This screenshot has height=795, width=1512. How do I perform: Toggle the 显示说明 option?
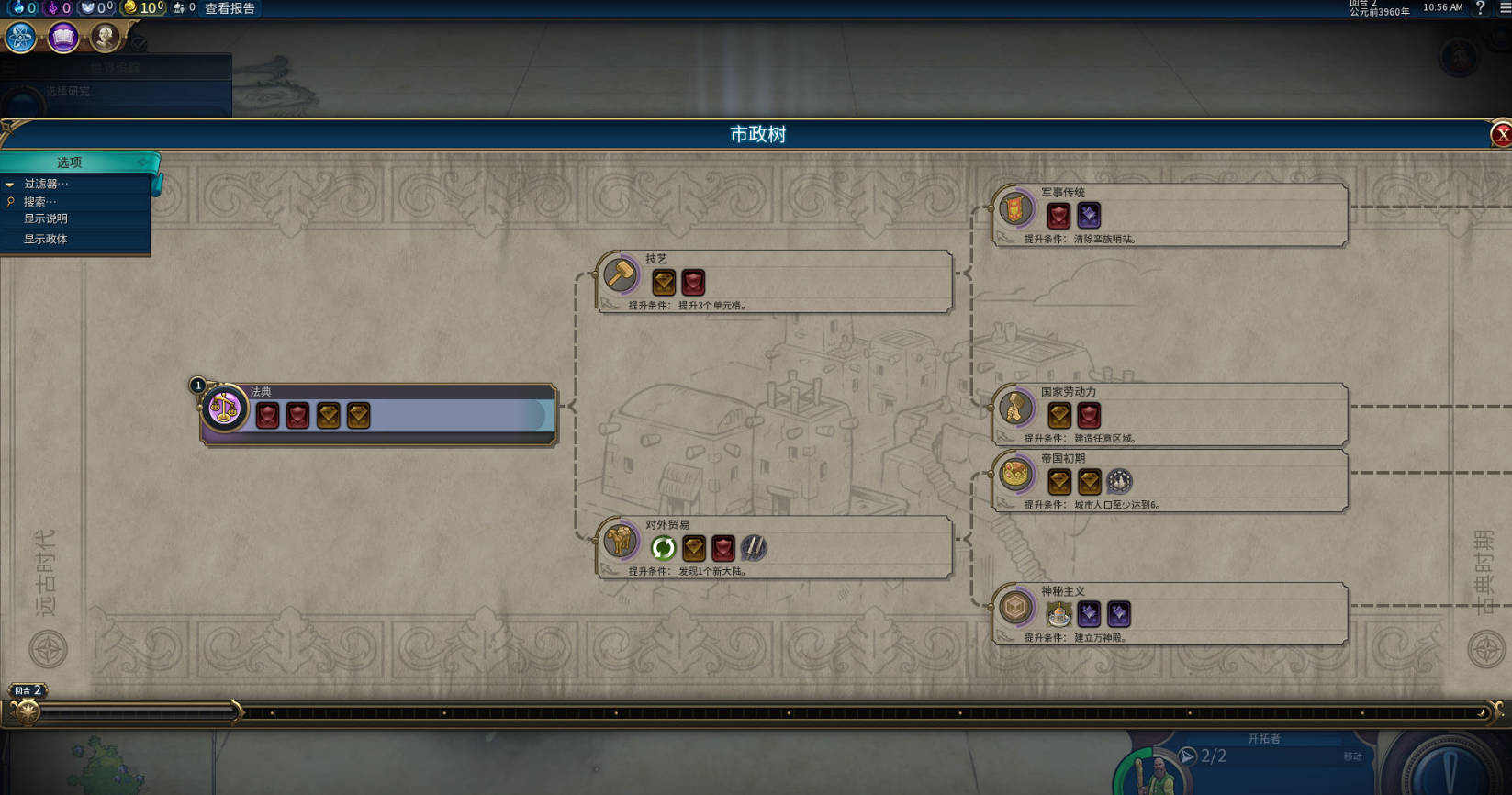(46, 219)
